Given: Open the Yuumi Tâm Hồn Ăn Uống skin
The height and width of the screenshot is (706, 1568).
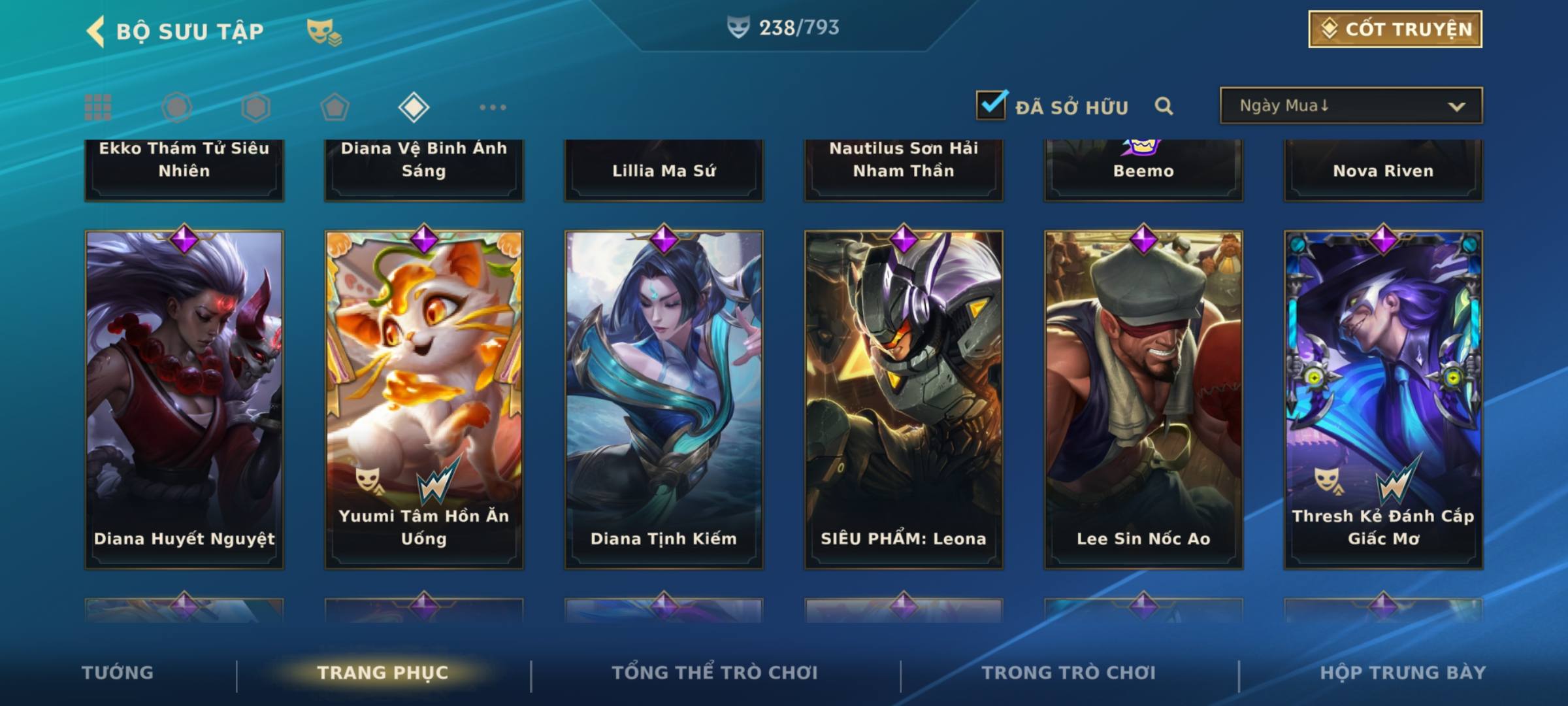Looking at the screenshot, I should pos(424,399).
